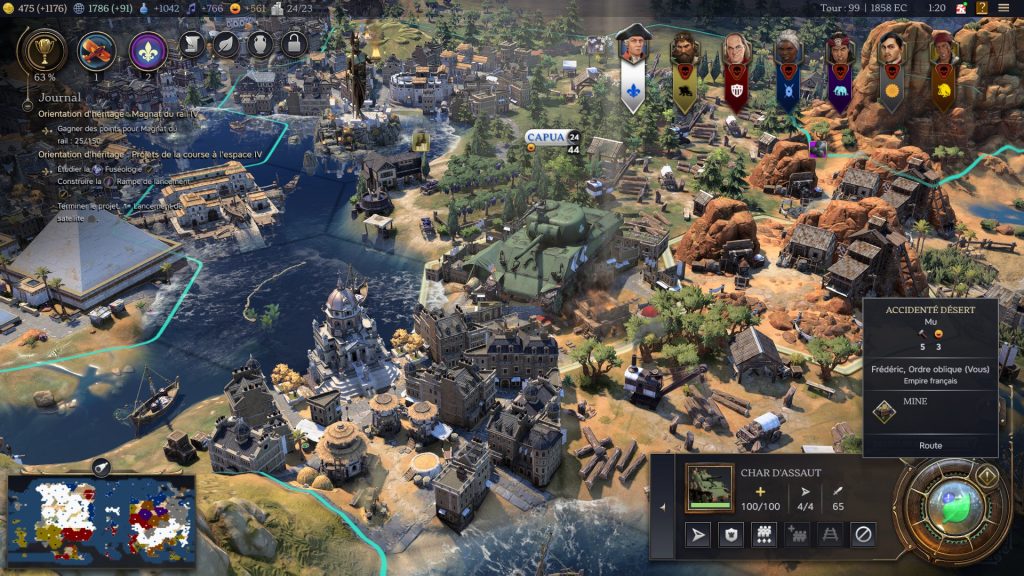Choose the unit move action arrow
The height and width of the screenshot is (576, 1024).
pos(697,536)
